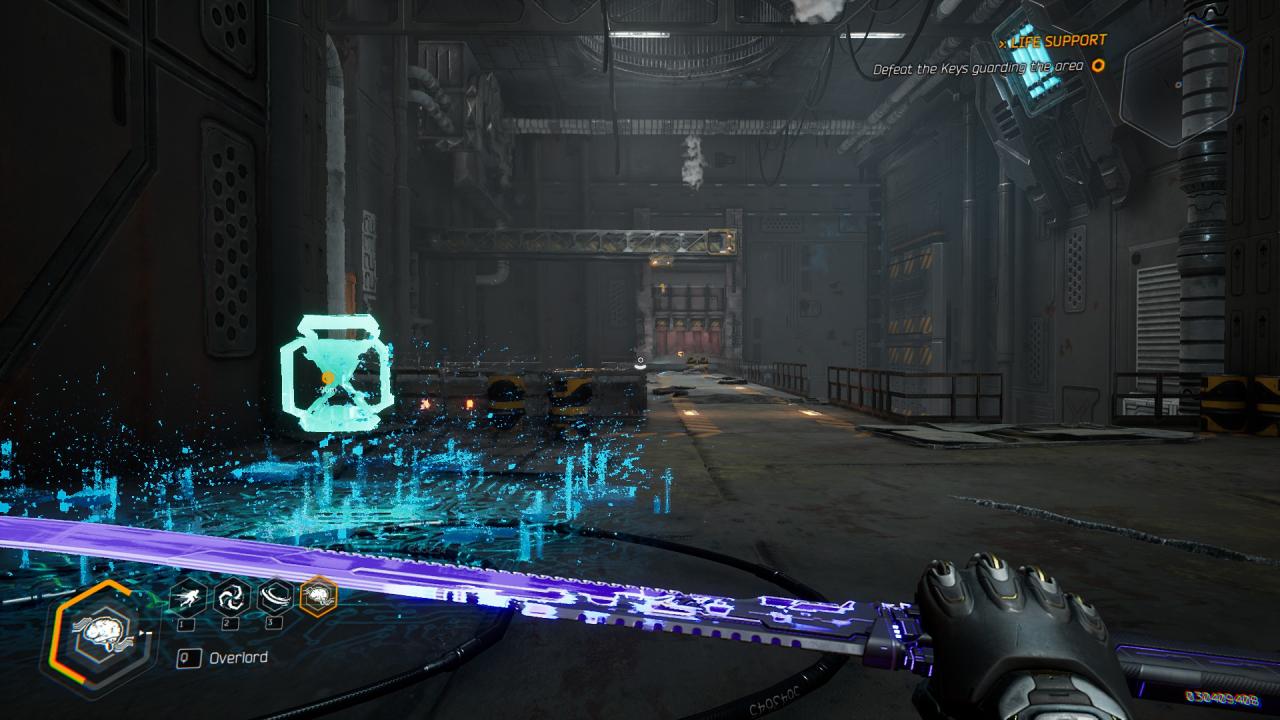The image size is (1280, 720).
Task: Activate the Tempest swirl ability icon
Action: point(231,597)
